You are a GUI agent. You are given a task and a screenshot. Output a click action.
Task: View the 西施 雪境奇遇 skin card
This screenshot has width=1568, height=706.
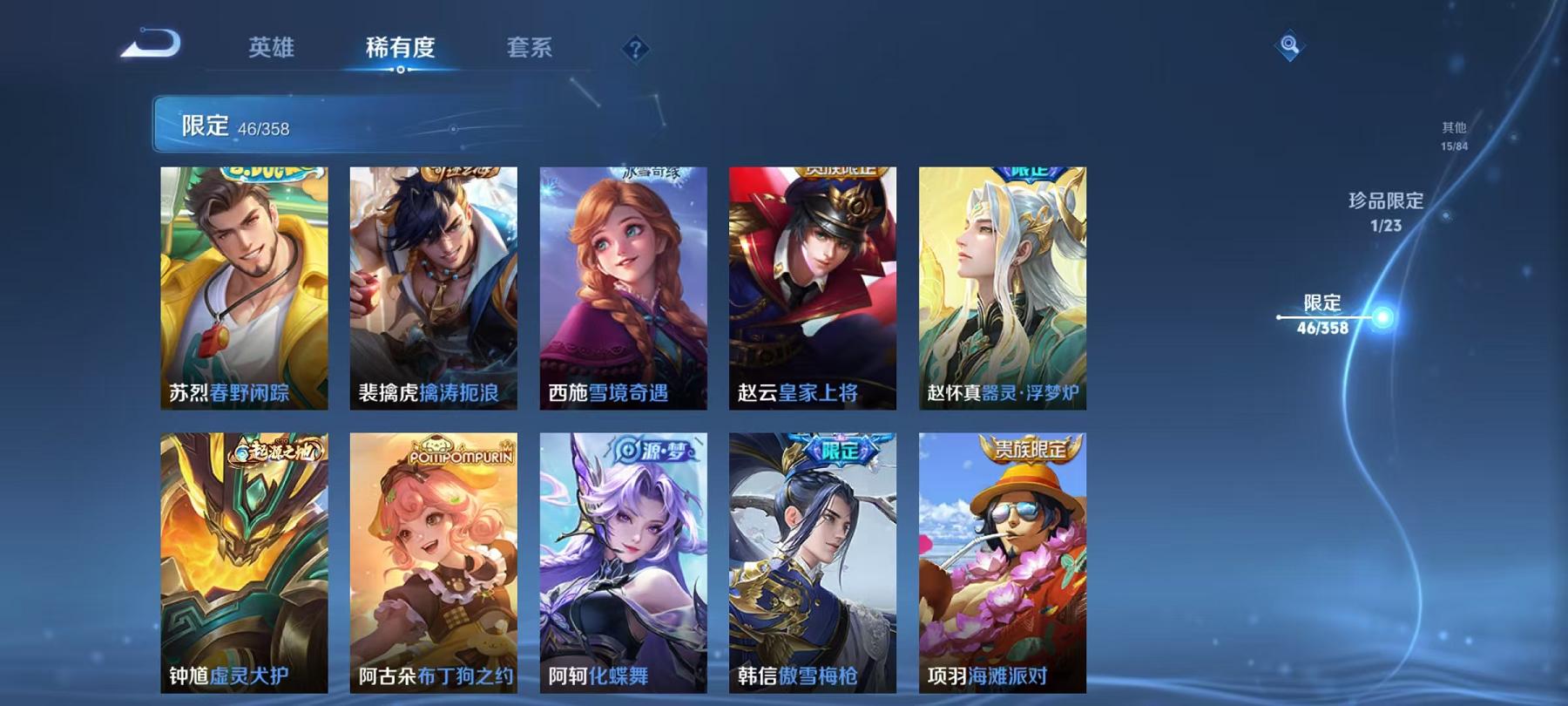[623, 288]
